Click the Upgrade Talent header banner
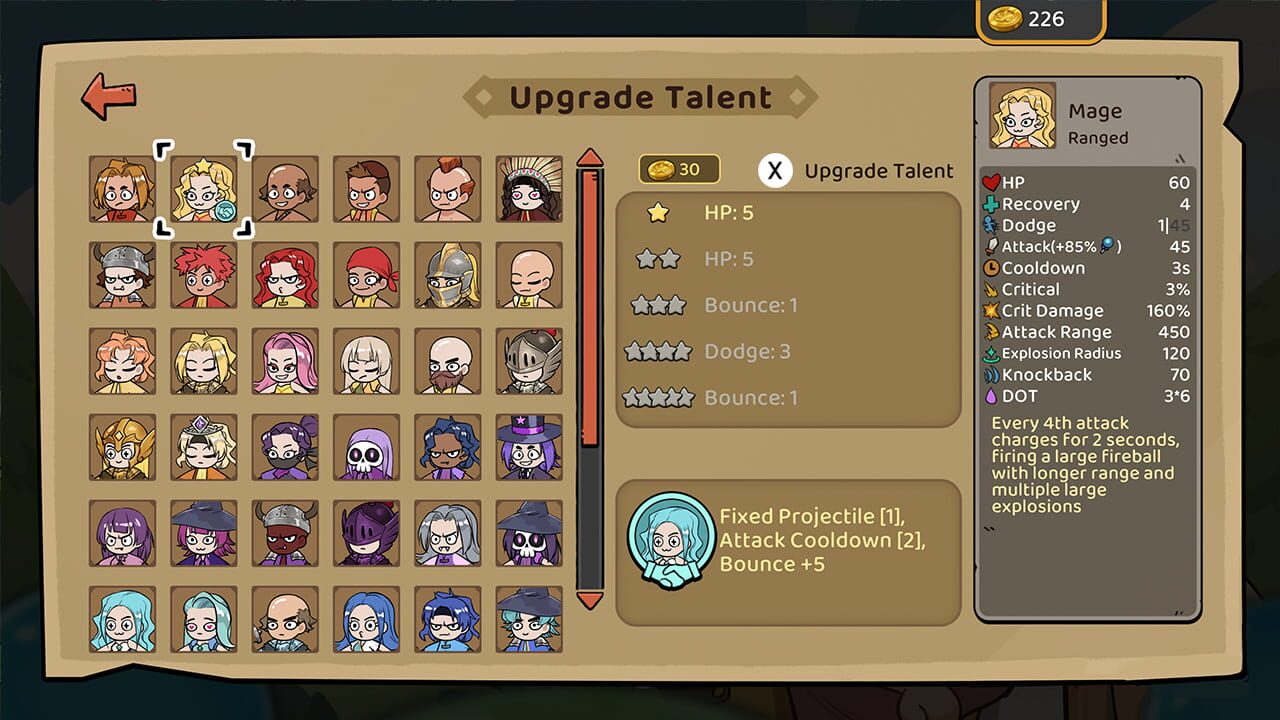Screen dimensions: 1280x720 (641, 97)
